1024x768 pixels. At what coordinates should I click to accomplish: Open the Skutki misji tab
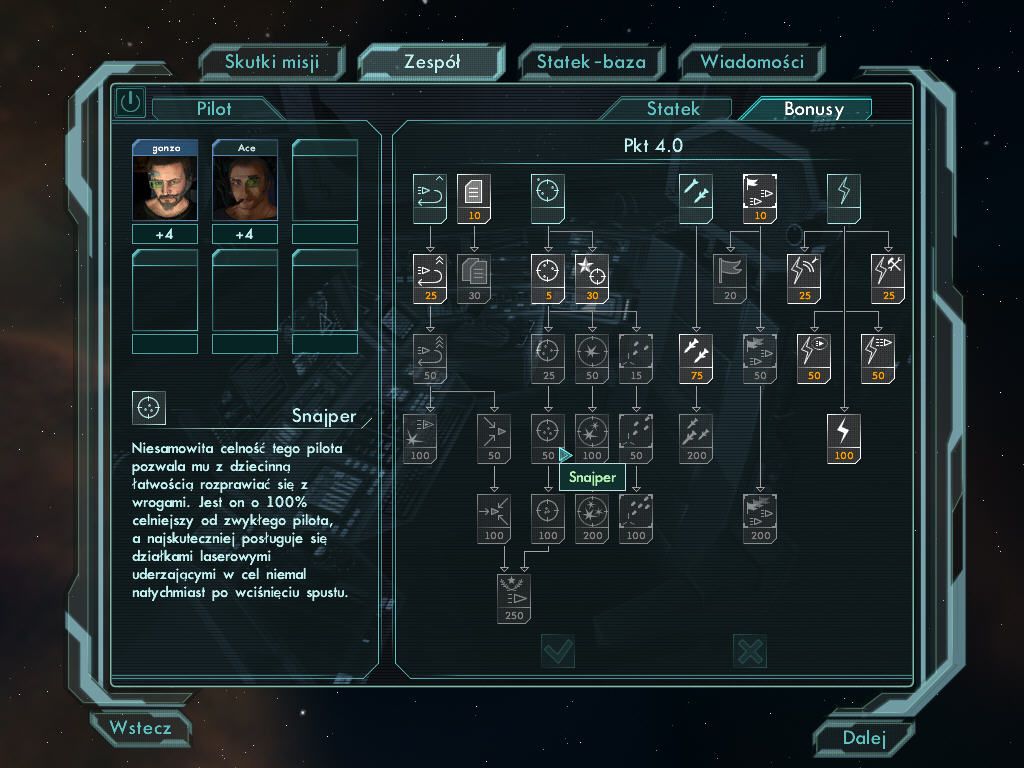[x=272, y=62]
